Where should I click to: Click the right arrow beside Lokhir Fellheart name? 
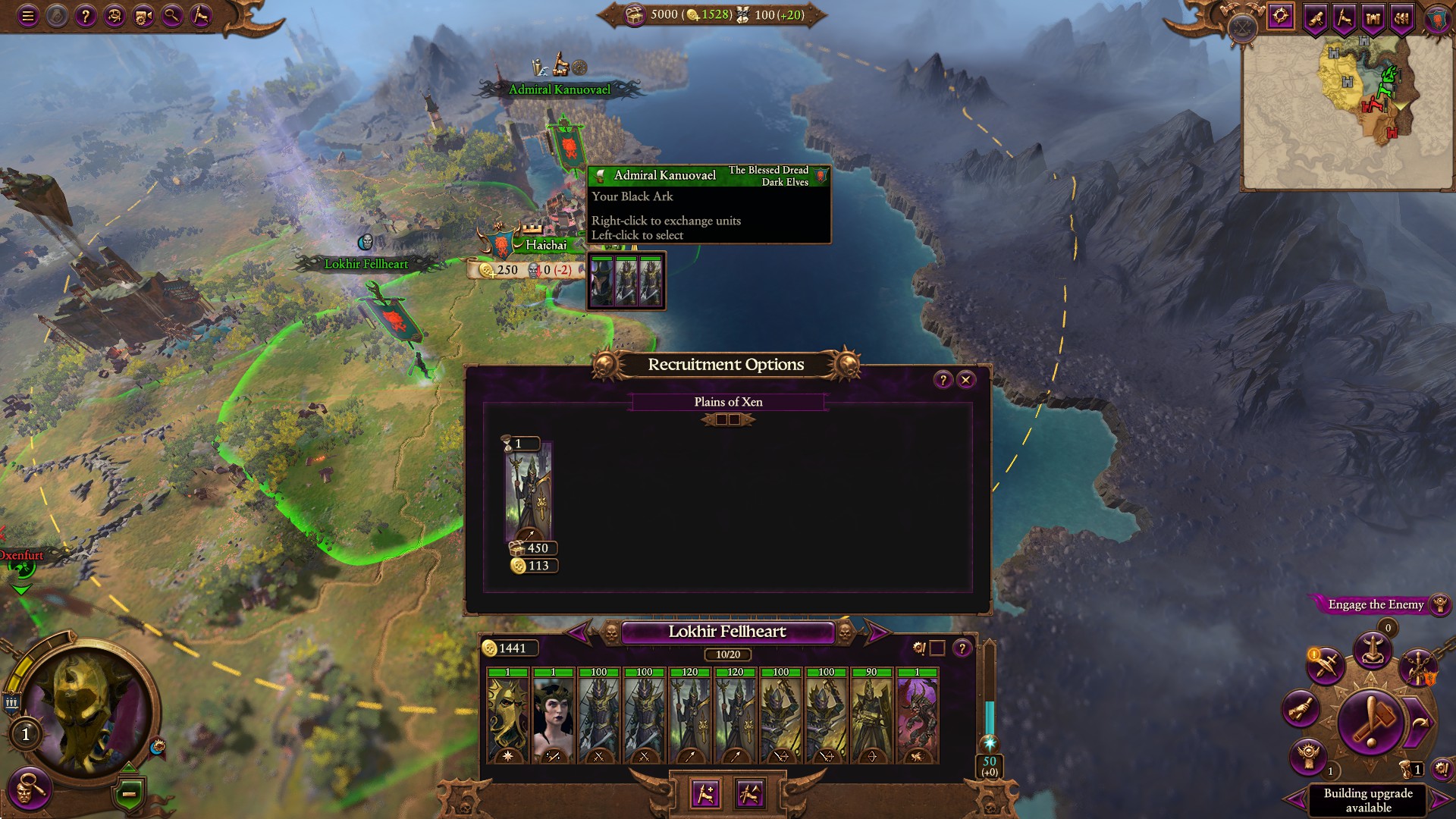pyautogui.click(x=880, y=632)
